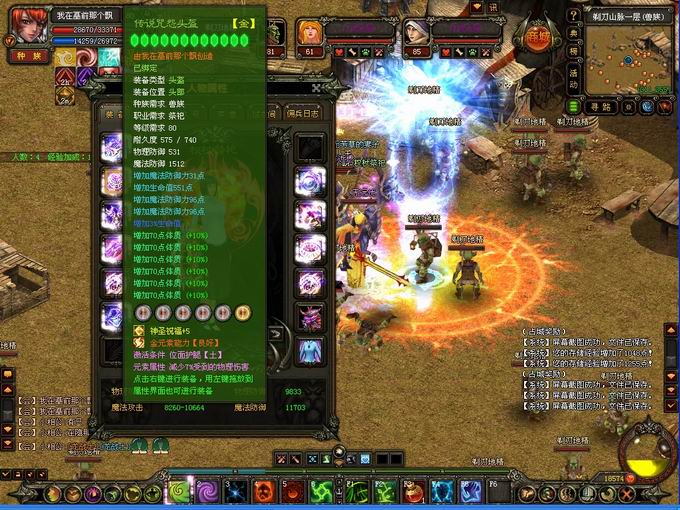Activate the green swirl skill in hotbar
This screenshot has height=510, width=680.
pyautogui.click(x=179, y=491)
